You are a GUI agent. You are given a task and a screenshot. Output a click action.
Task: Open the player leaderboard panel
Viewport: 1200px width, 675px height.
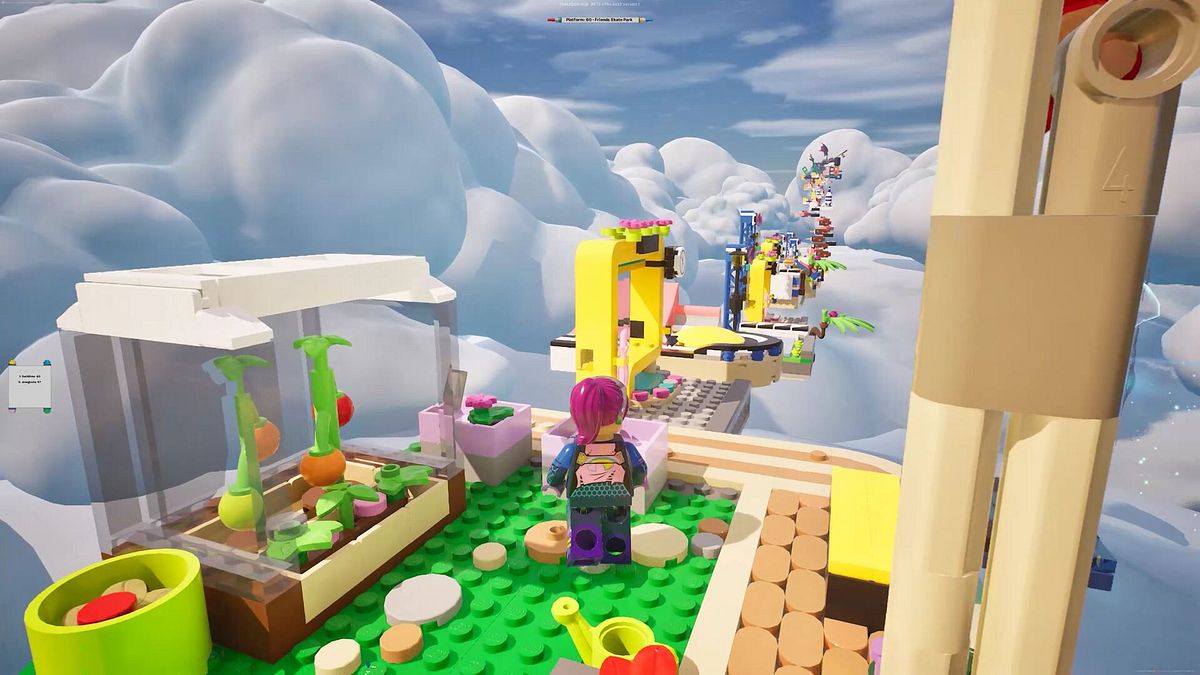(27, 383)
